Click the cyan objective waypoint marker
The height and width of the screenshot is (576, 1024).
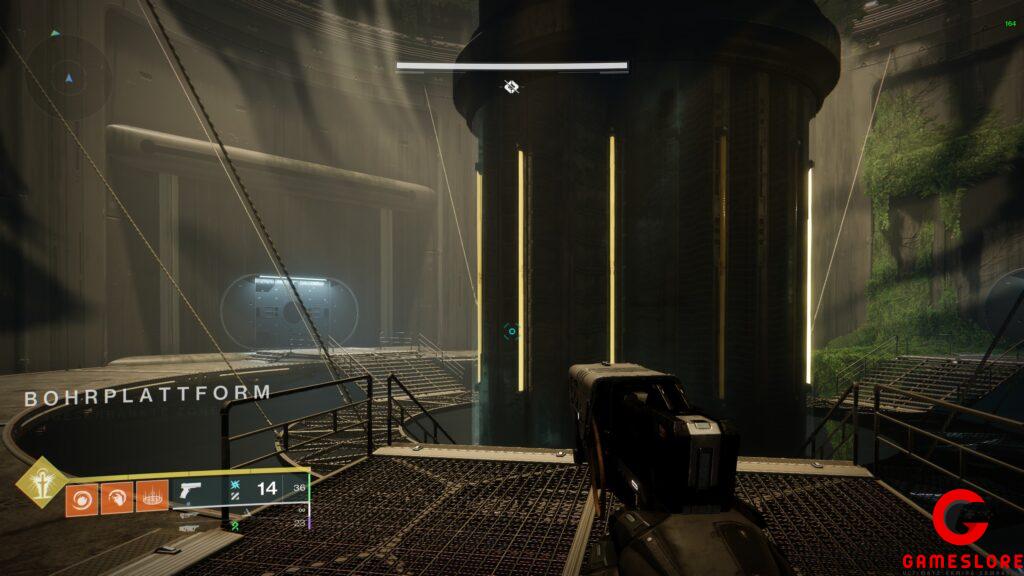coord(511,331)
